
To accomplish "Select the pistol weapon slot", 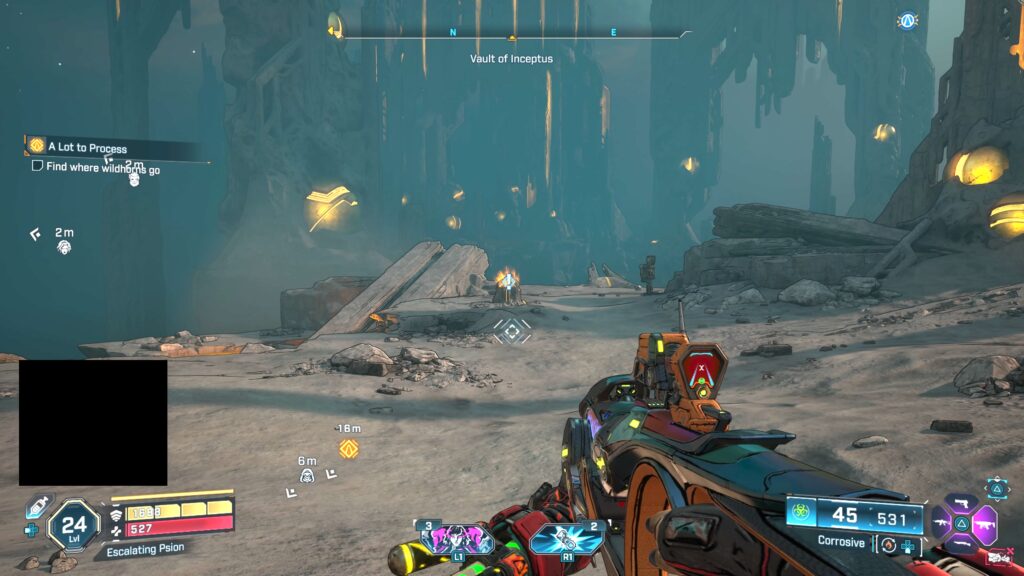I will click(962, 502).
